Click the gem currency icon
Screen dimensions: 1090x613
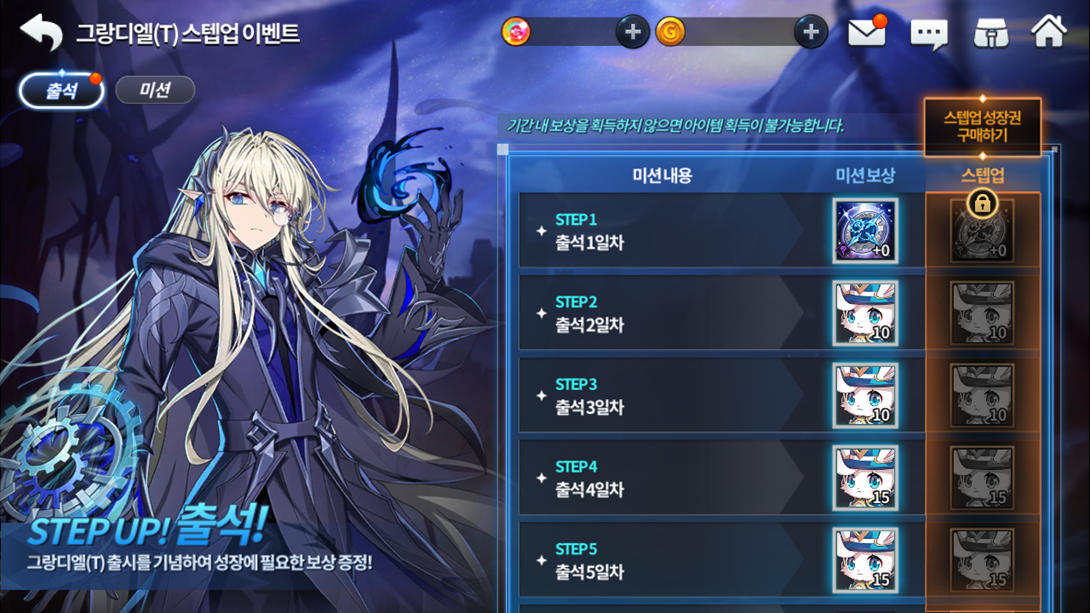516,32
